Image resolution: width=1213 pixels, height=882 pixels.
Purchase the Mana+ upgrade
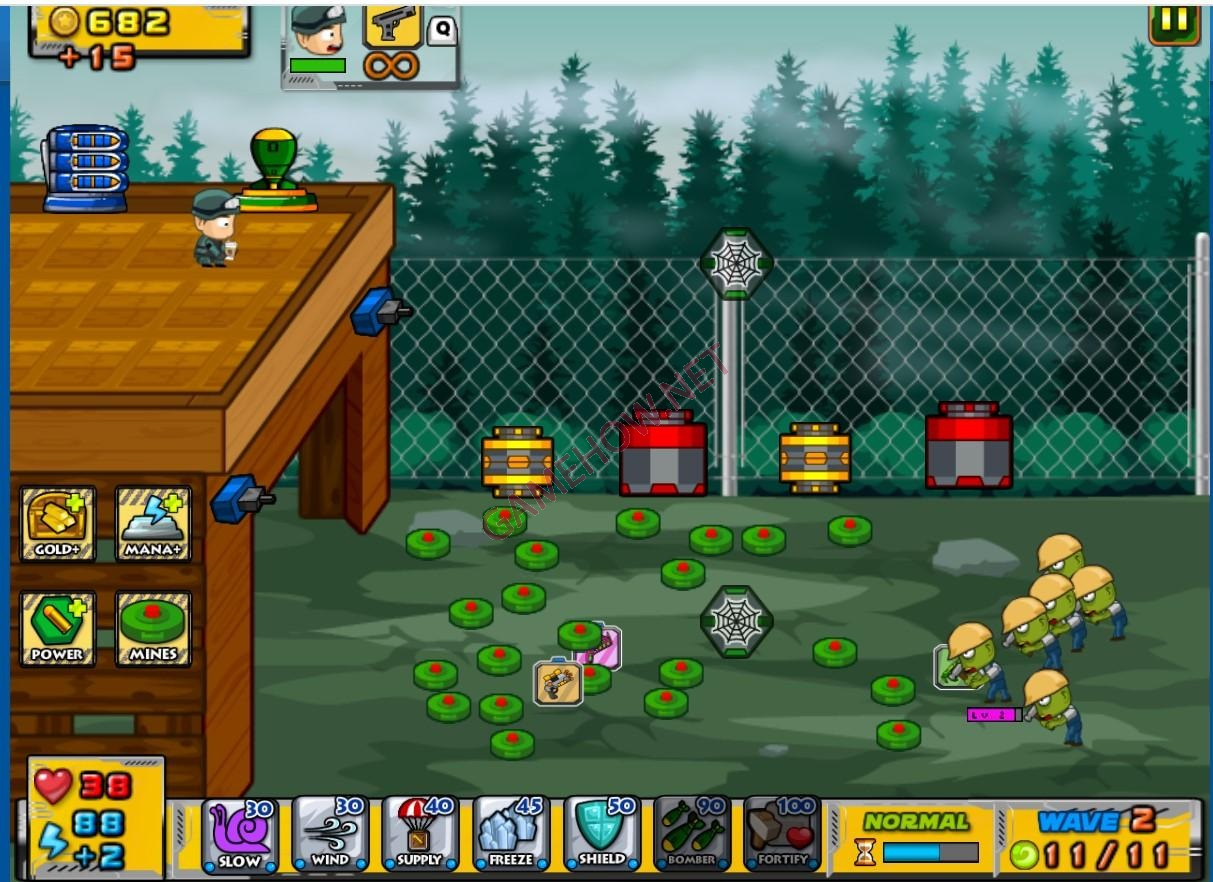[x=153, y=524]
